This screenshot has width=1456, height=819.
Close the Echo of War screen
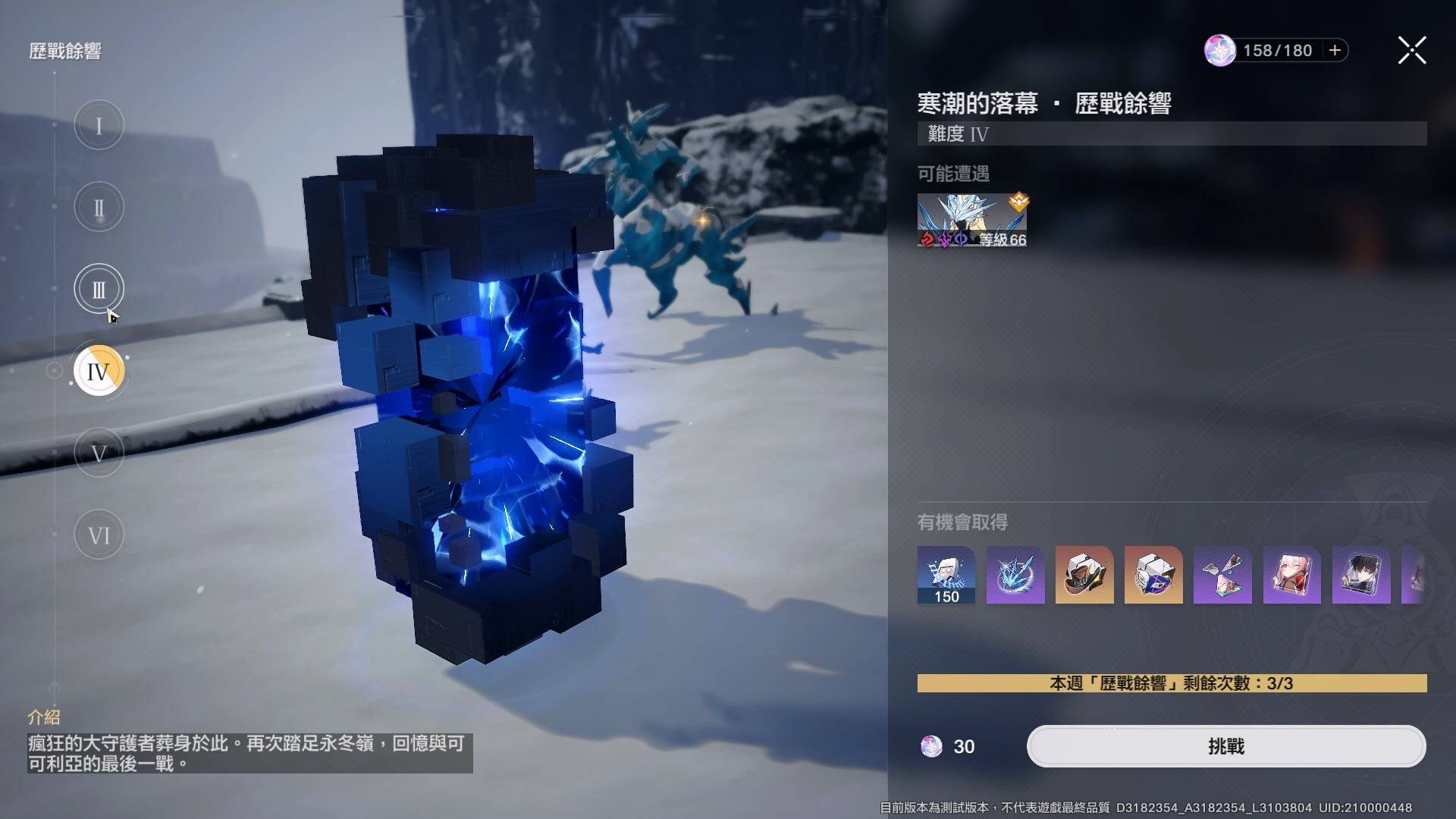pyautogui.click(x=1411, y=51)
